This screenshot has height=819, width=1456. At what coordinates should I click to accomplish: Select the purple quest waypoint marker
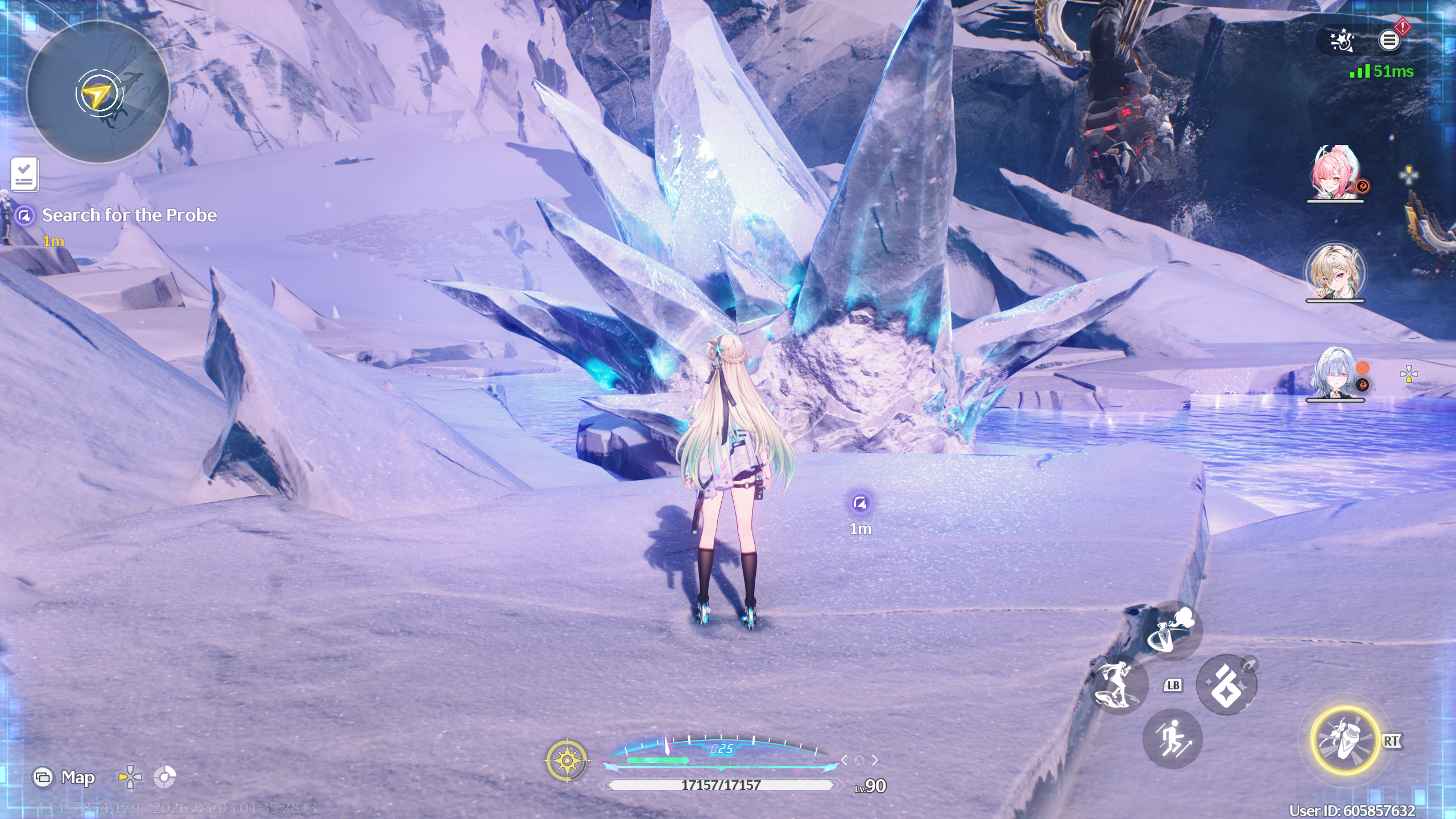click(x=860, y=503)
